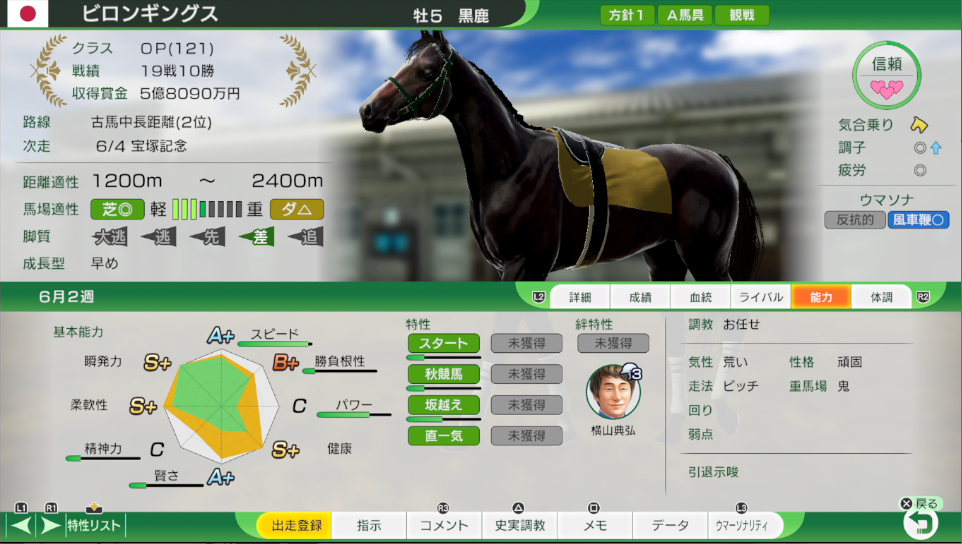The height and width of the screenshot is (544, 962).
Task: Switch to the 詳細 details tab
Action: [580, 297]
